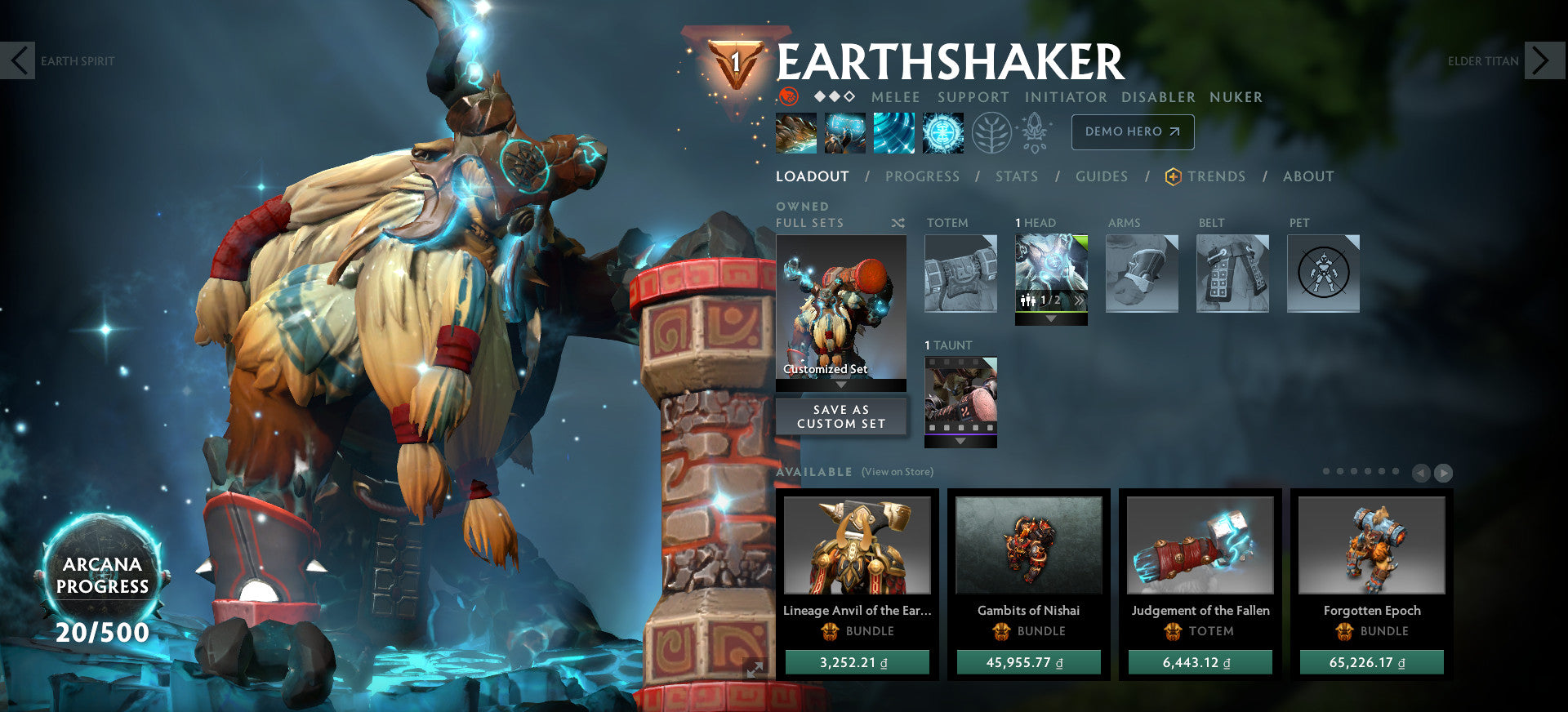The width and height of the screenshot is (1568, 712).
Task: Click the Save As Custom Set button
Action: (x=841, y=416)
